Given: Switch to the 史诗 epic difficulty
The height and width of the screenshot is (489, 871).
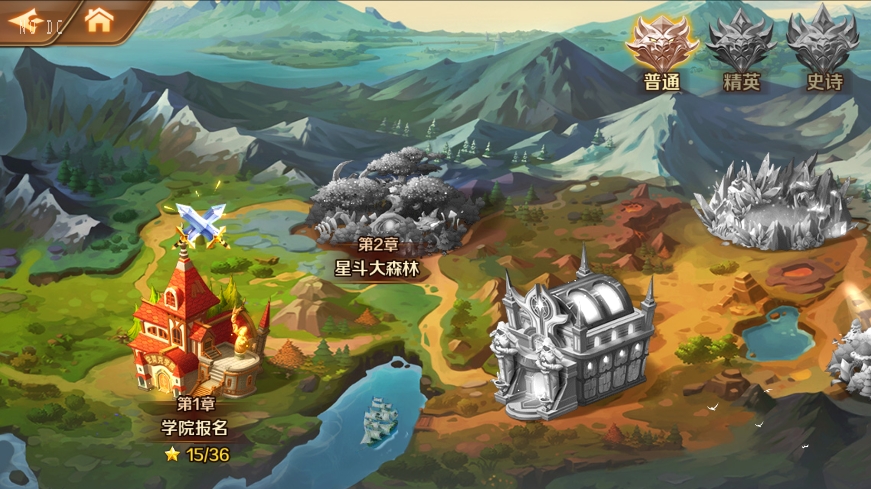Looking at the screenshot, I should [822, 48].
